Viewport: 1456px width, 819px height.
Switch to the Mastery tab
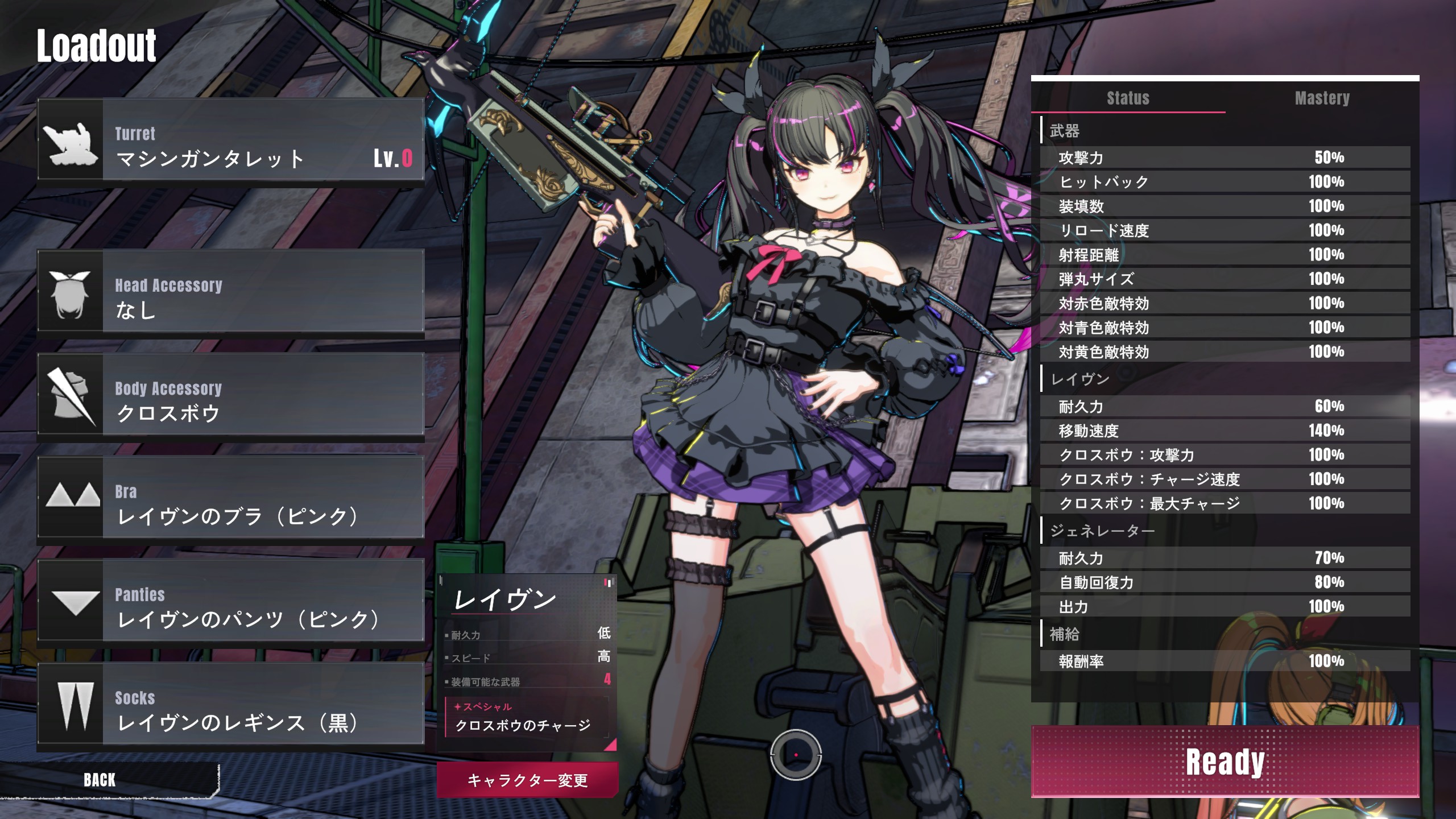click(1322, 98)
